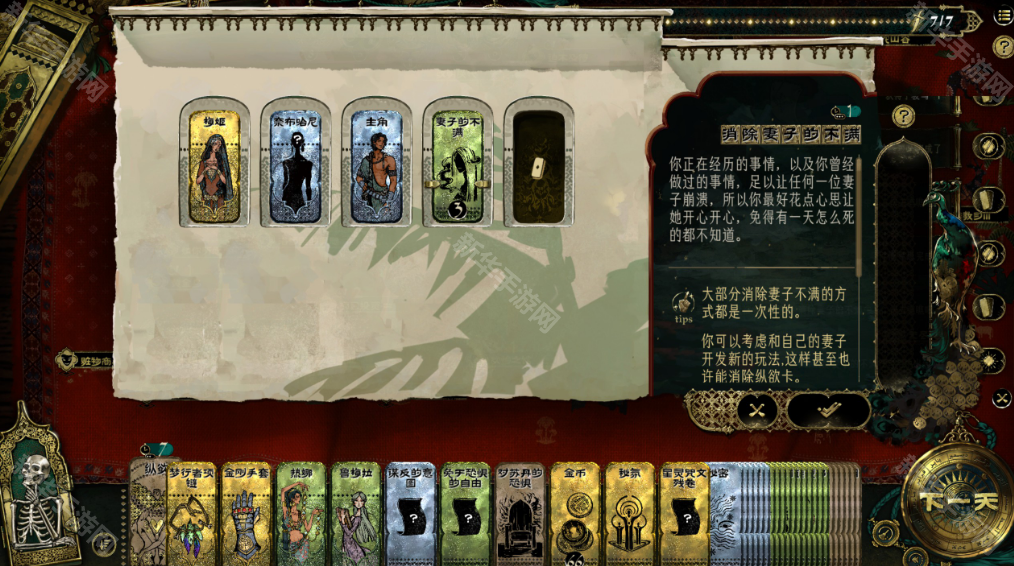
Task: Click the 主角 protagonist card slot
Action: tap(376, 165)
